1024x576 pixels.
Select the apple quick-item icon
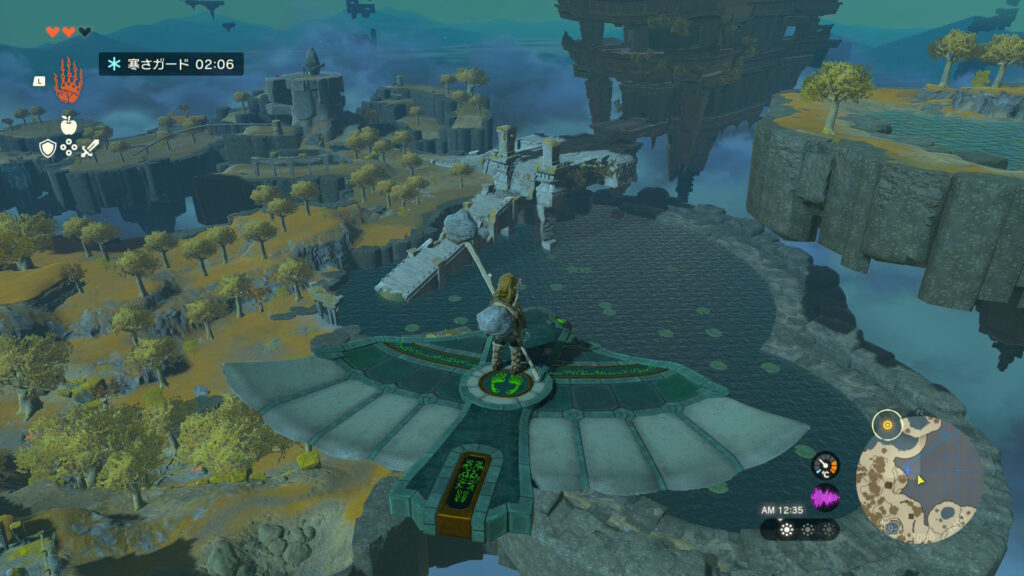pos(69,123)
